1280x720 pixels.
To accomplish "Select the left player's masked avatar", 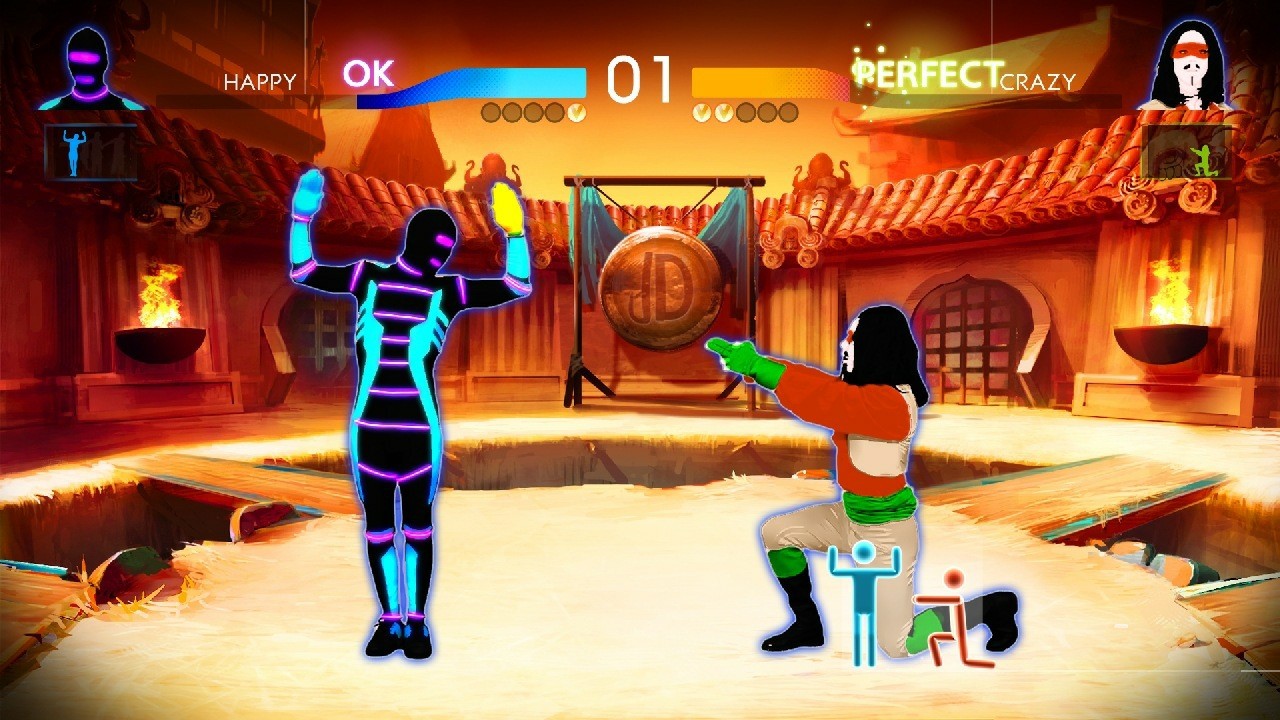I will [x=85, y=60].
